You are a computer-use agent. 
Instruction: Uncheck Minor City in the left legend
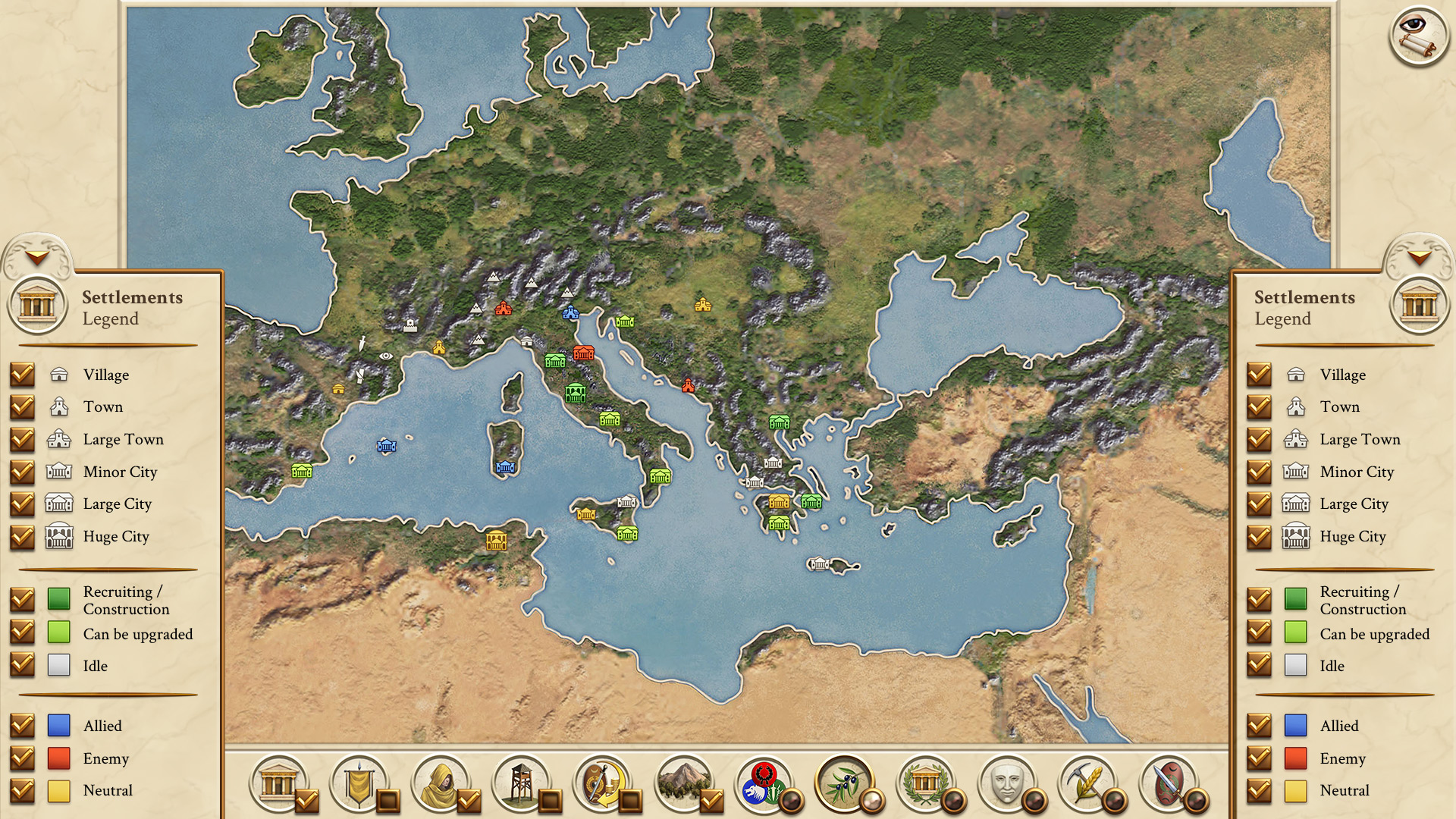point(23,472)
